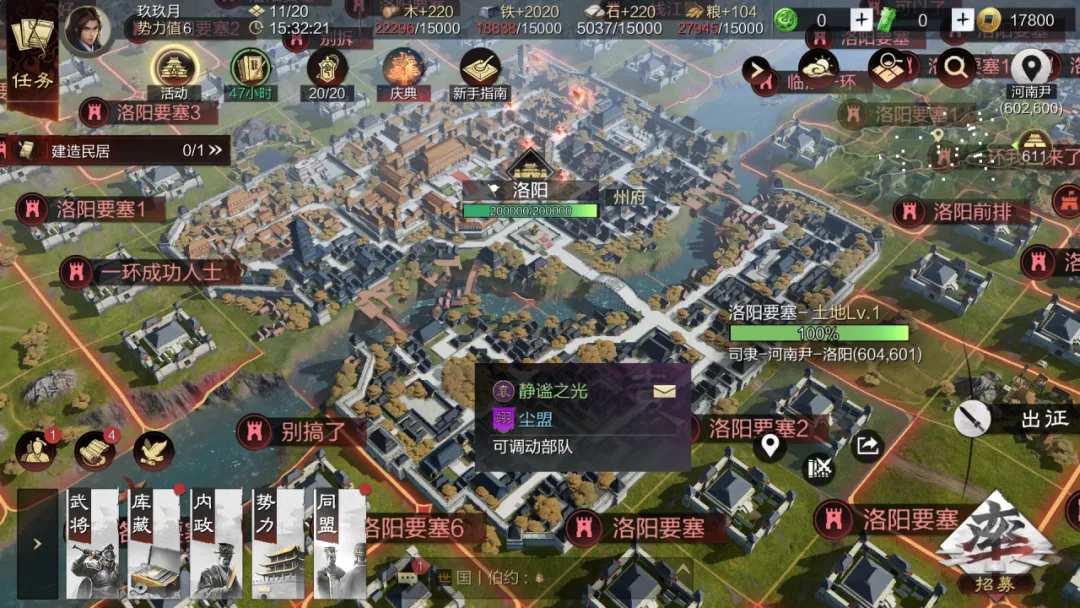
Task: Select the 建造民居 quest tracker
Action: (115, 151)
